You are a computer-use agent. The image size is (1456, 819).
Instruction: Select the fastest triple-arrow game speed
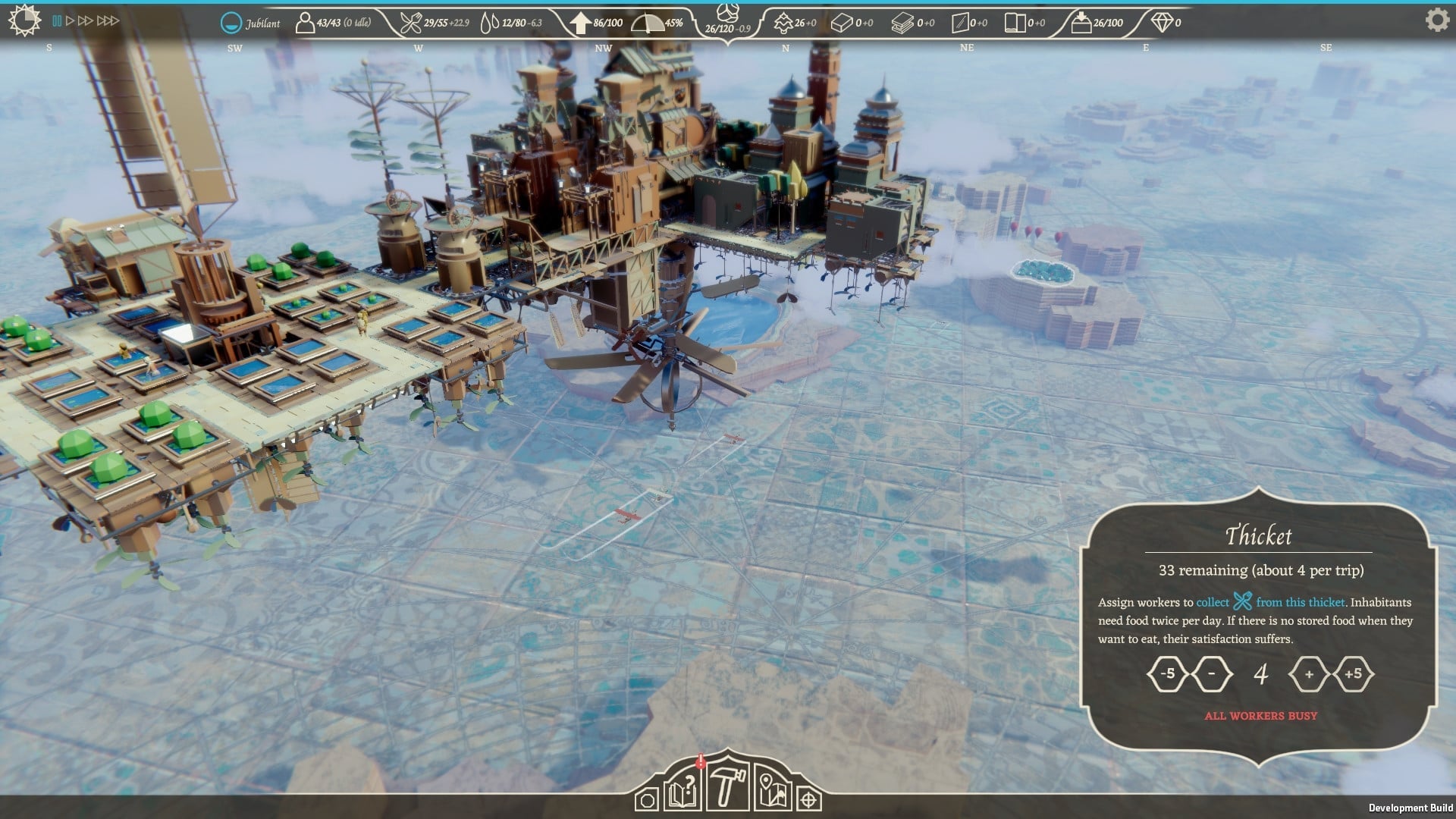(106, 20)
